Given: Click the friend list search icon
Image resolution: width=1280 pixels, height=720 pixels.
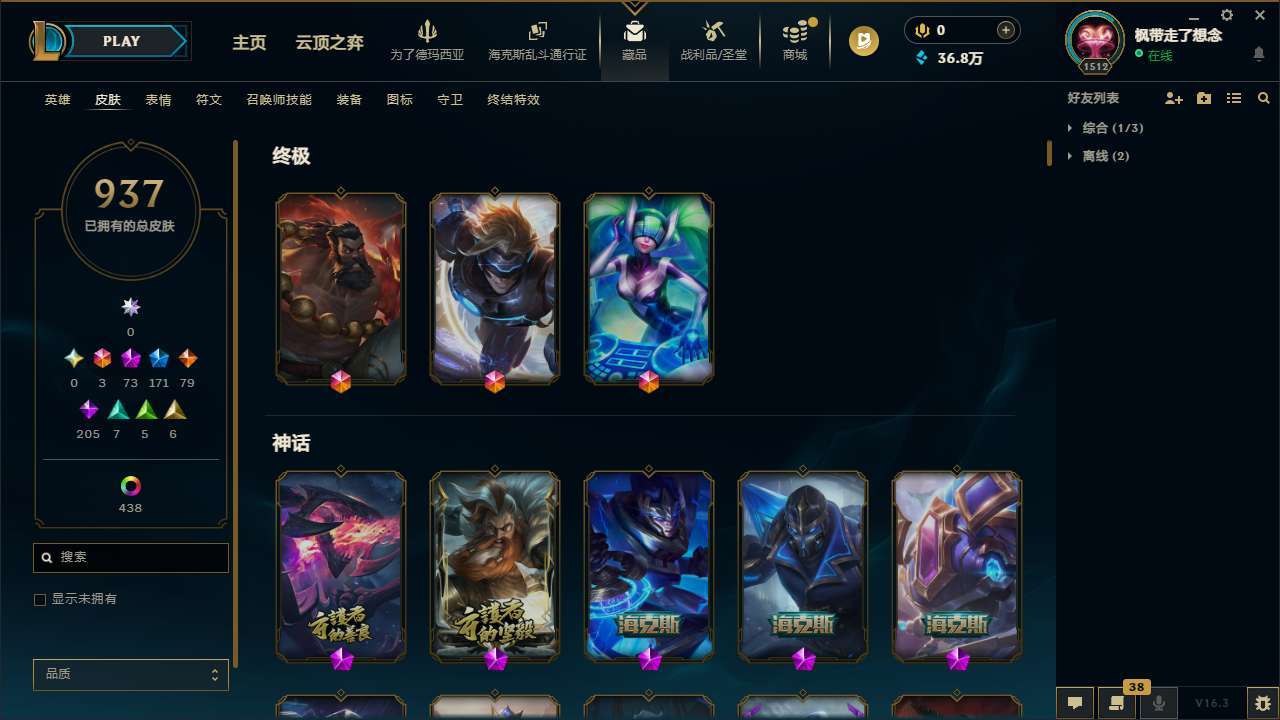Looking at the screenshot, I should (x=1264, y=98).
